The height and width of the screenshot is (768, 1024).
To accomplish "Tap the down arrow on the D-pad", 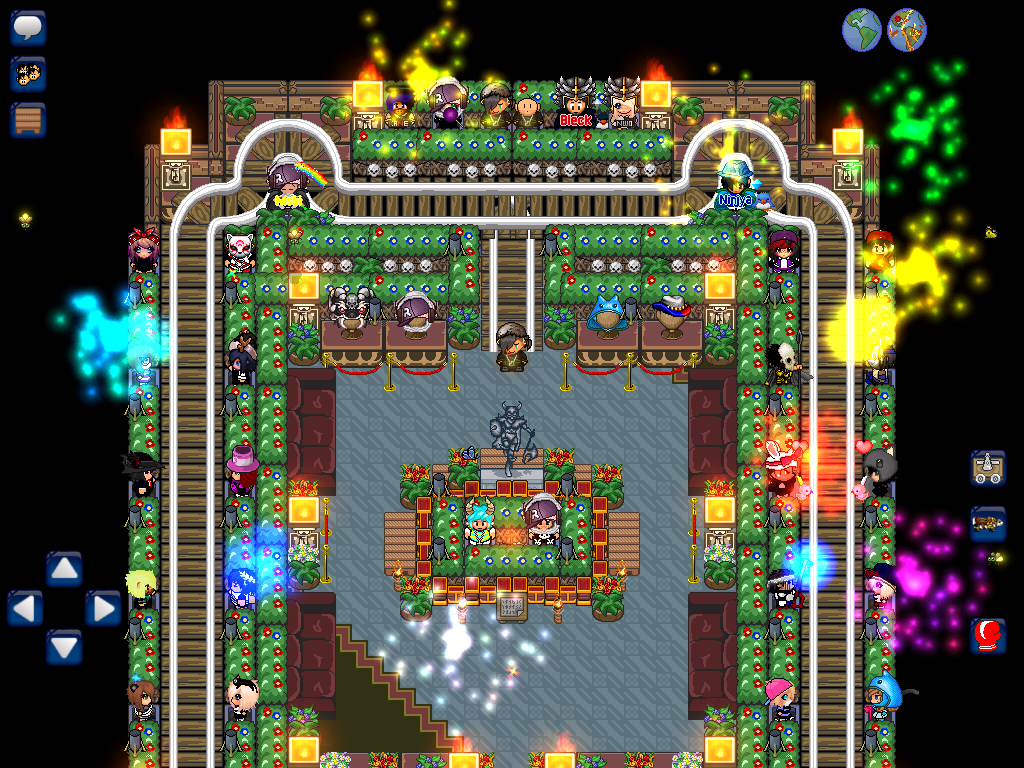I will pos(64,646).
